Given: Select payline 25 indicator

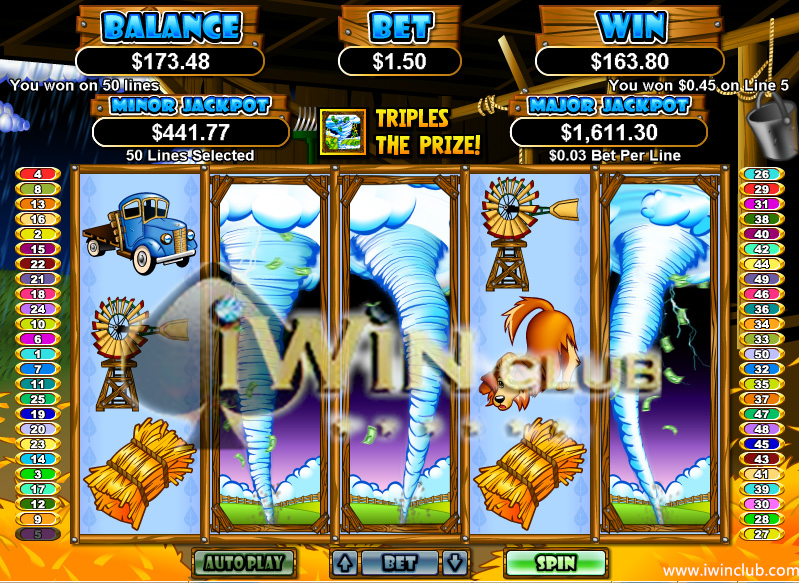Looking at the screenshot, I should click(38, 399).
